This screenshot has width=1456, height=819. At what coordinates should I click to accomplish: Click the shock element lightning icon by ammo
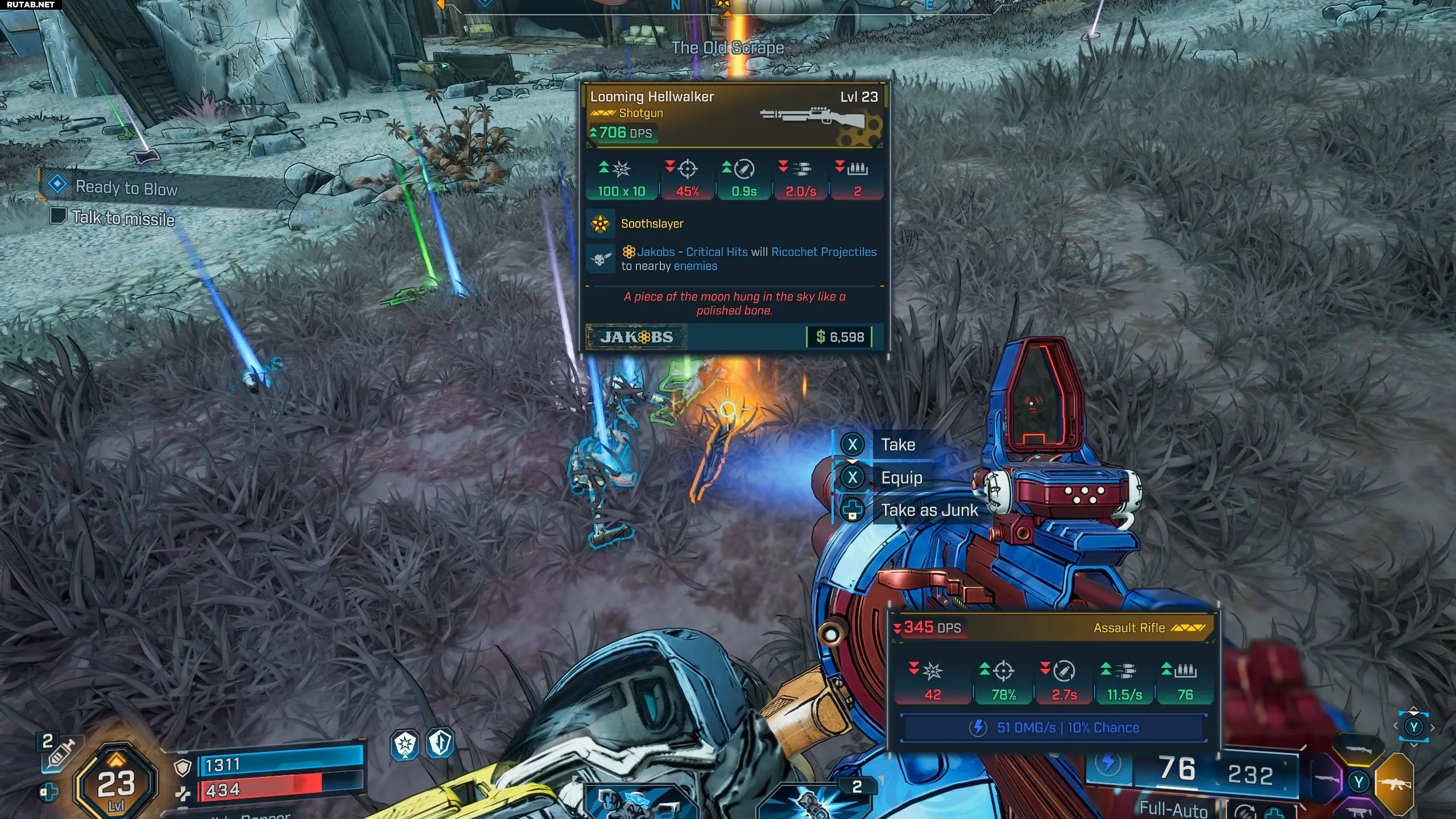pyautogui.click(x=1108, y=764)
